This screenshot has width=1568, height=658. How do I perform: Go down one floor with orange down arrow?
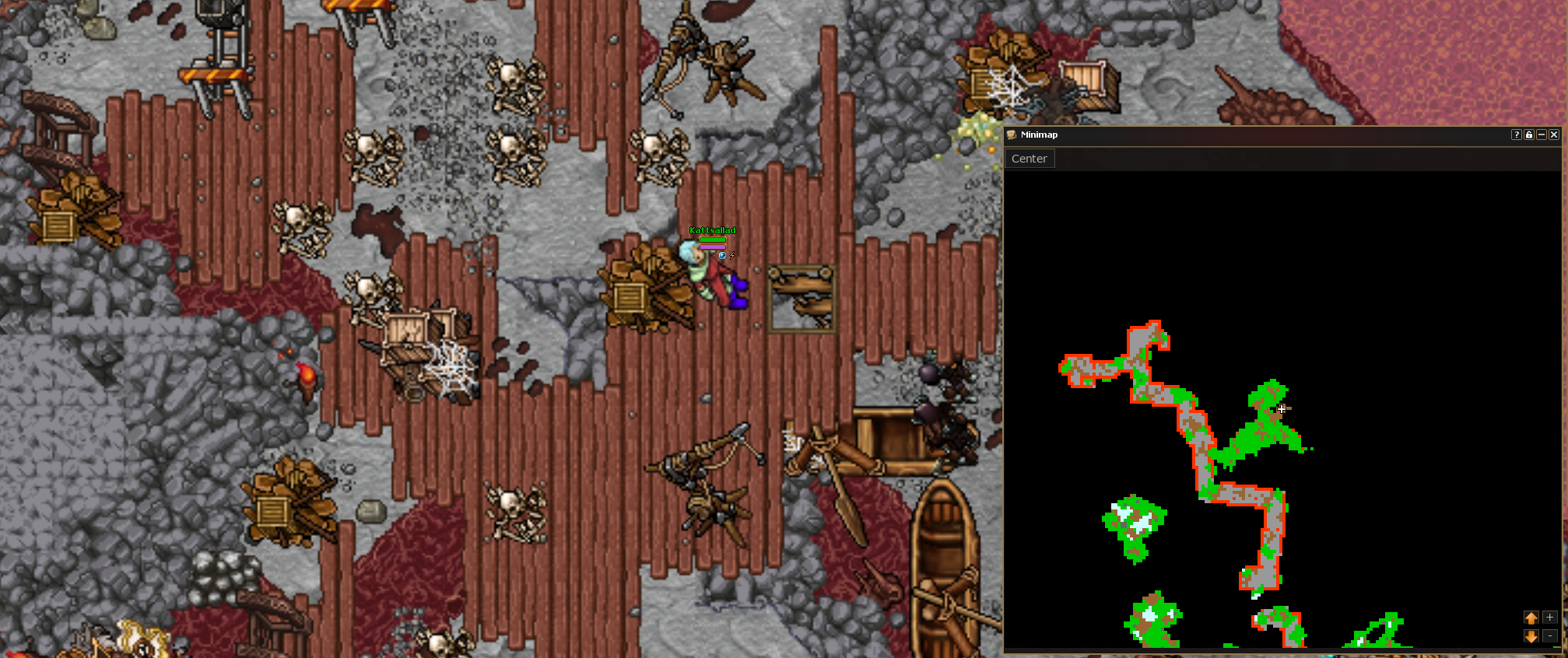(1531, 636)
